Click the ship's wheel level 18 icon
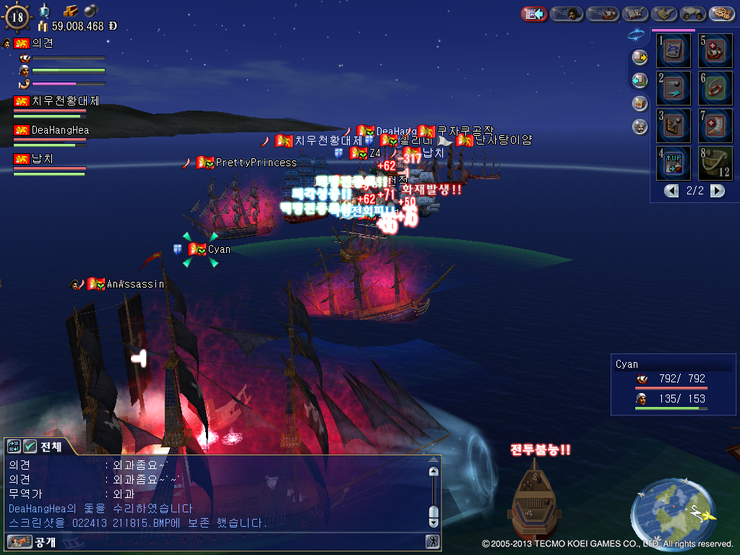The image size is (740, 555). coord(19,15)
